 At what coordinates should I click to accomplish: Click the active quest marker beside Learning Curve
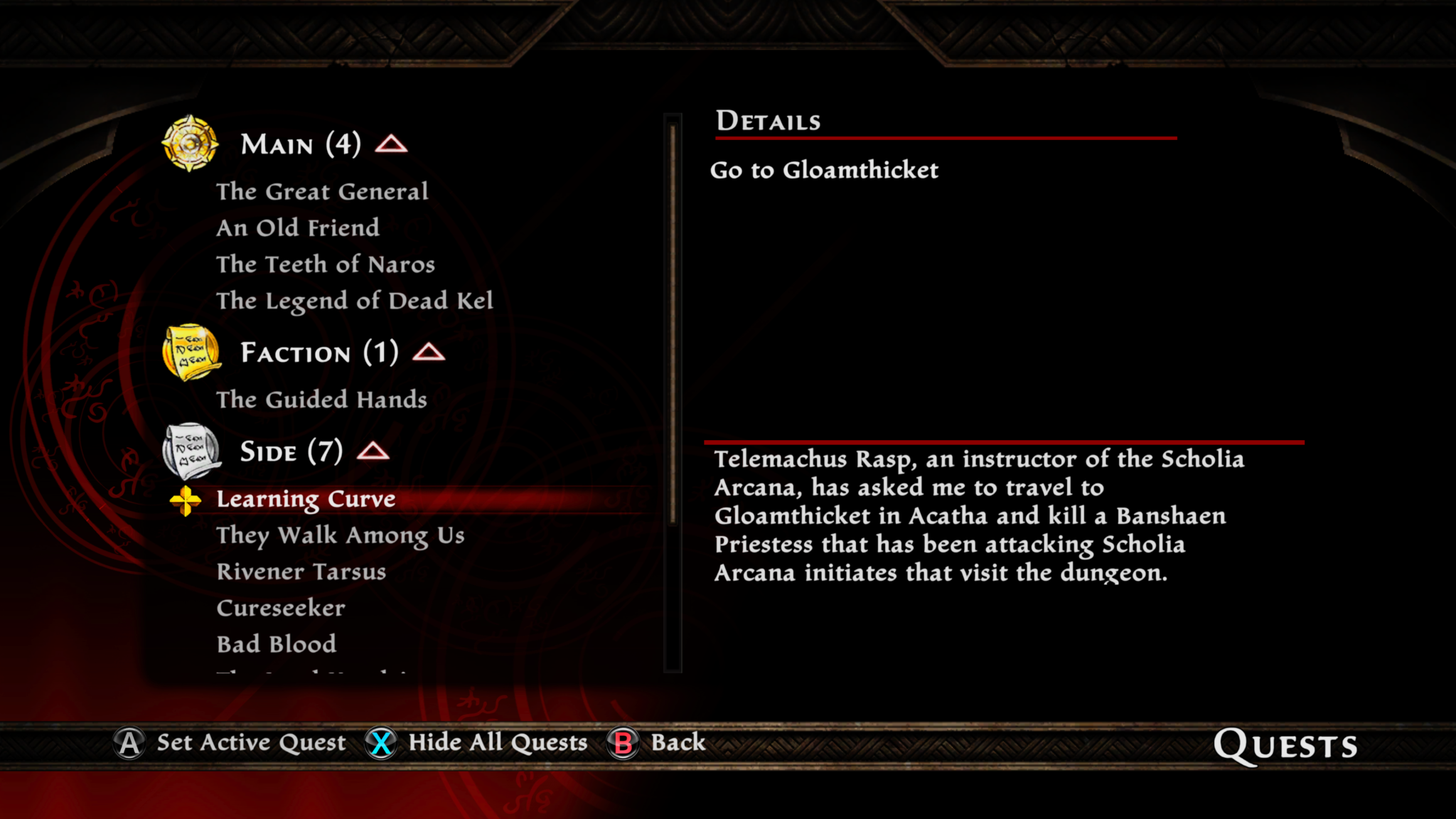click(x=185, y=499)
